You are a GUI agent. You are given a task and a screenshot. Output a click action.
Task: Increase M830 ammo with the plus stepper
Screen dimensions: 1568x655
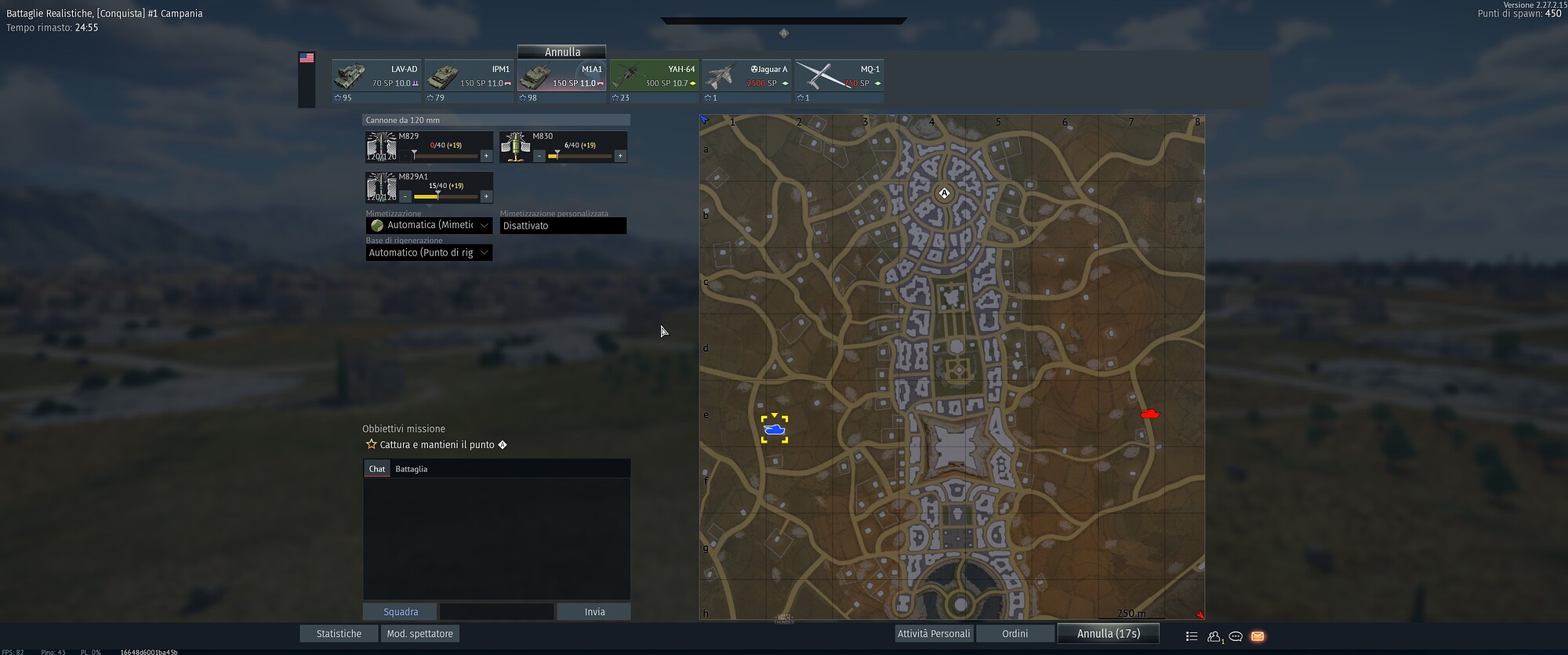tap(620, 156)
